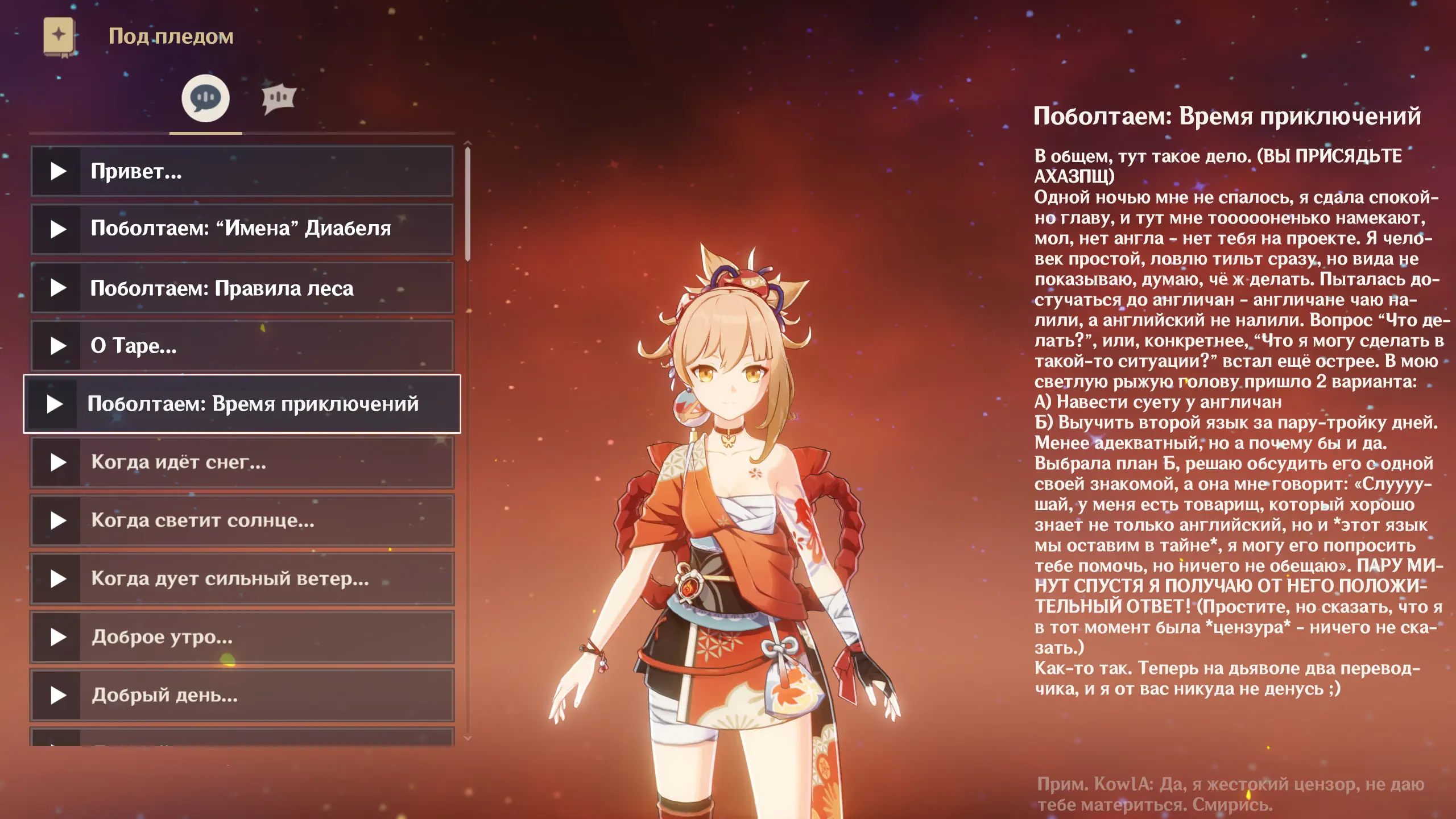
Task: Choose the "О Таре..." list entry
Action: click(x=241, y=346)
